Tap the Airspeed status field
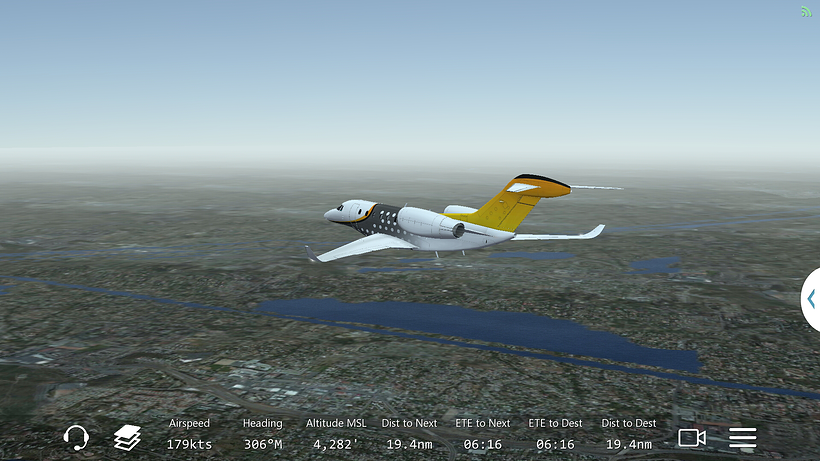Screen dimensions: 820x461 189,434
